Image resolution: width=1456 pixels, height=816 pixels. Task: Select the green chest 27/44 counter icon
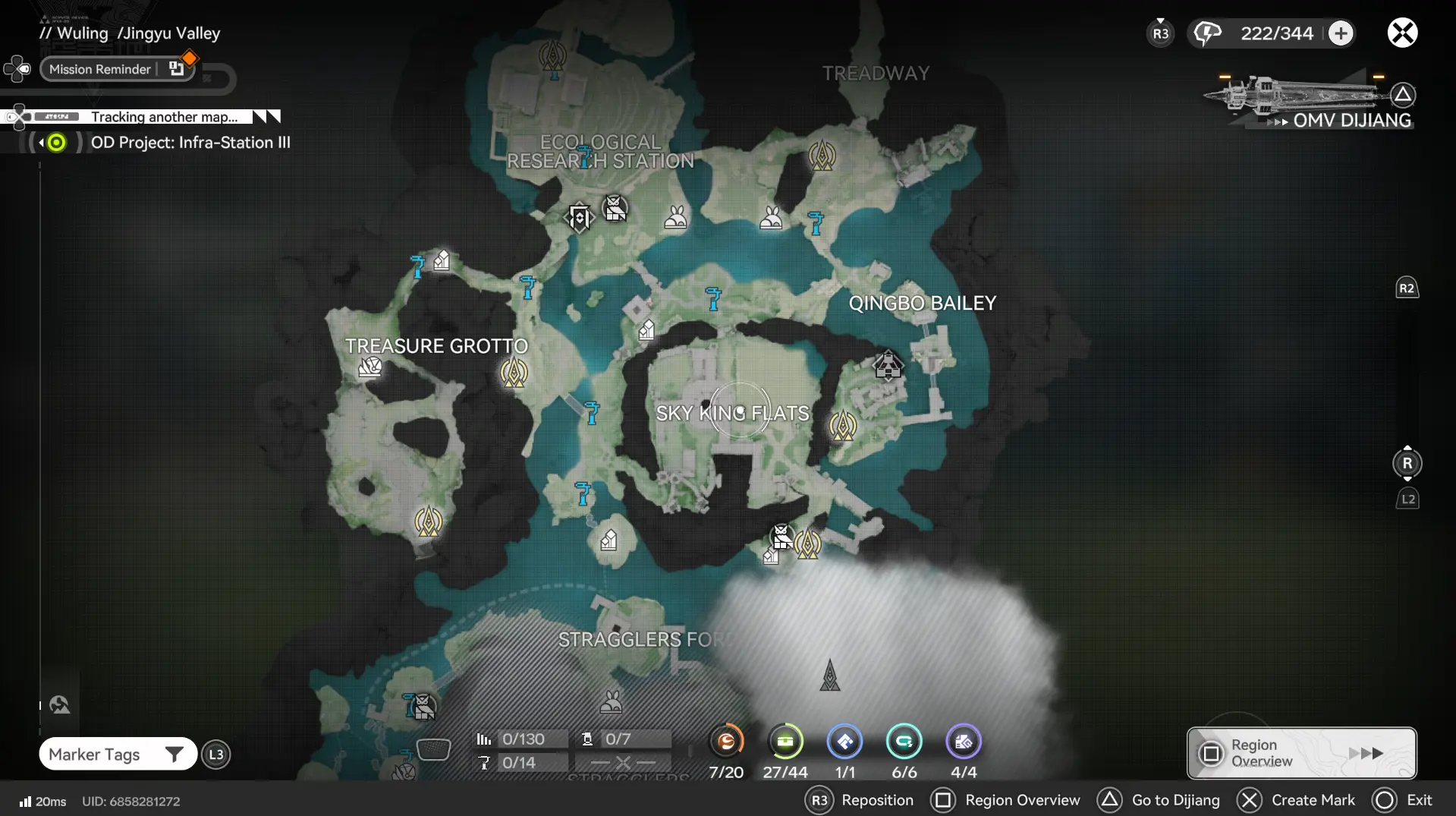click(x=785, y=742)
